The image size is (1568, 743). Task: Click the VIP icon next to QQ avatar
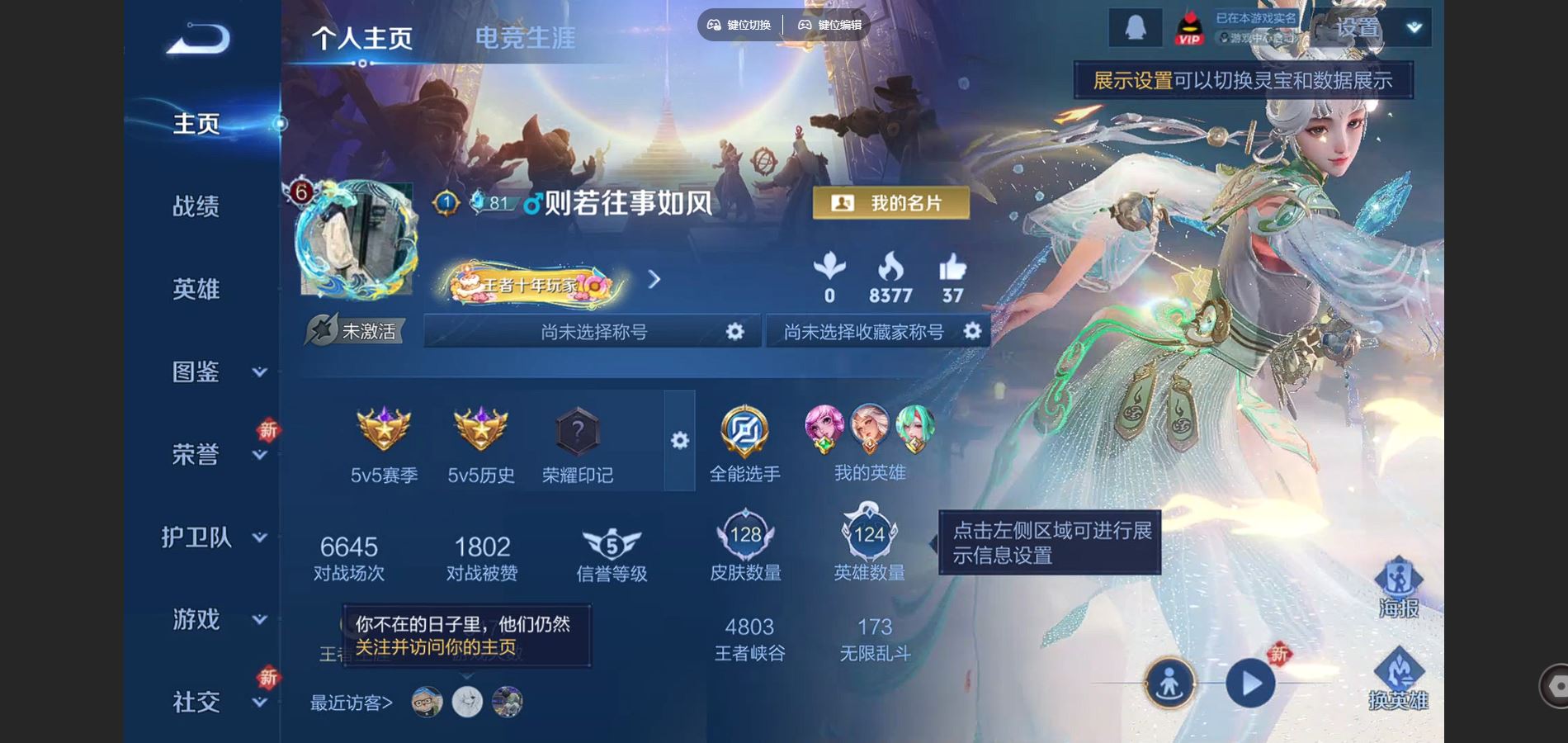pyautogui.click(x=1191, y=26)
